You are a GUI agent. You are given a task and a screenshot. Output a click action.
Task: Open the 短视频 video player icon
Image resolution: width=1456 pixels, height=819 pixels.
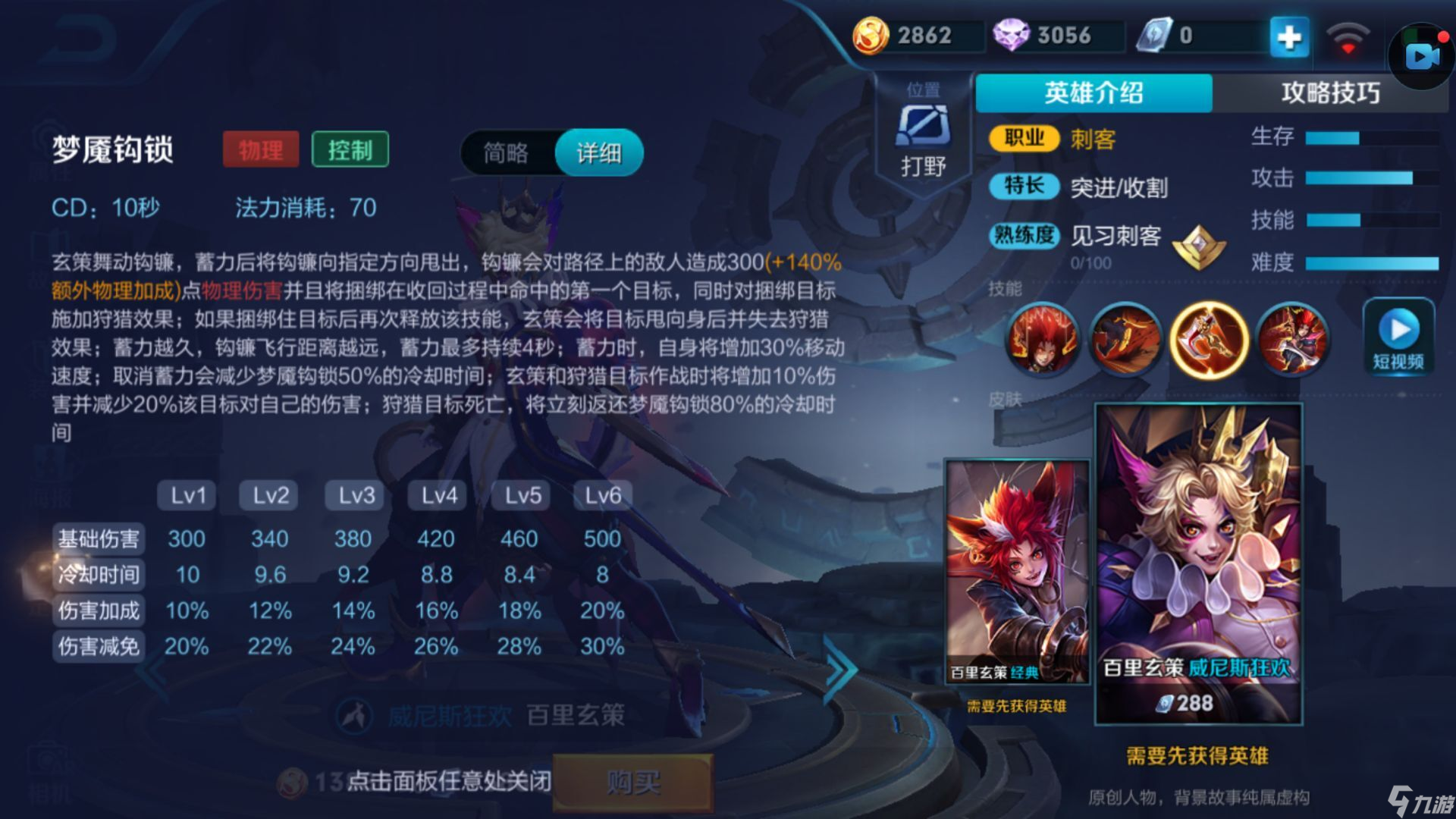[1398, 334]
